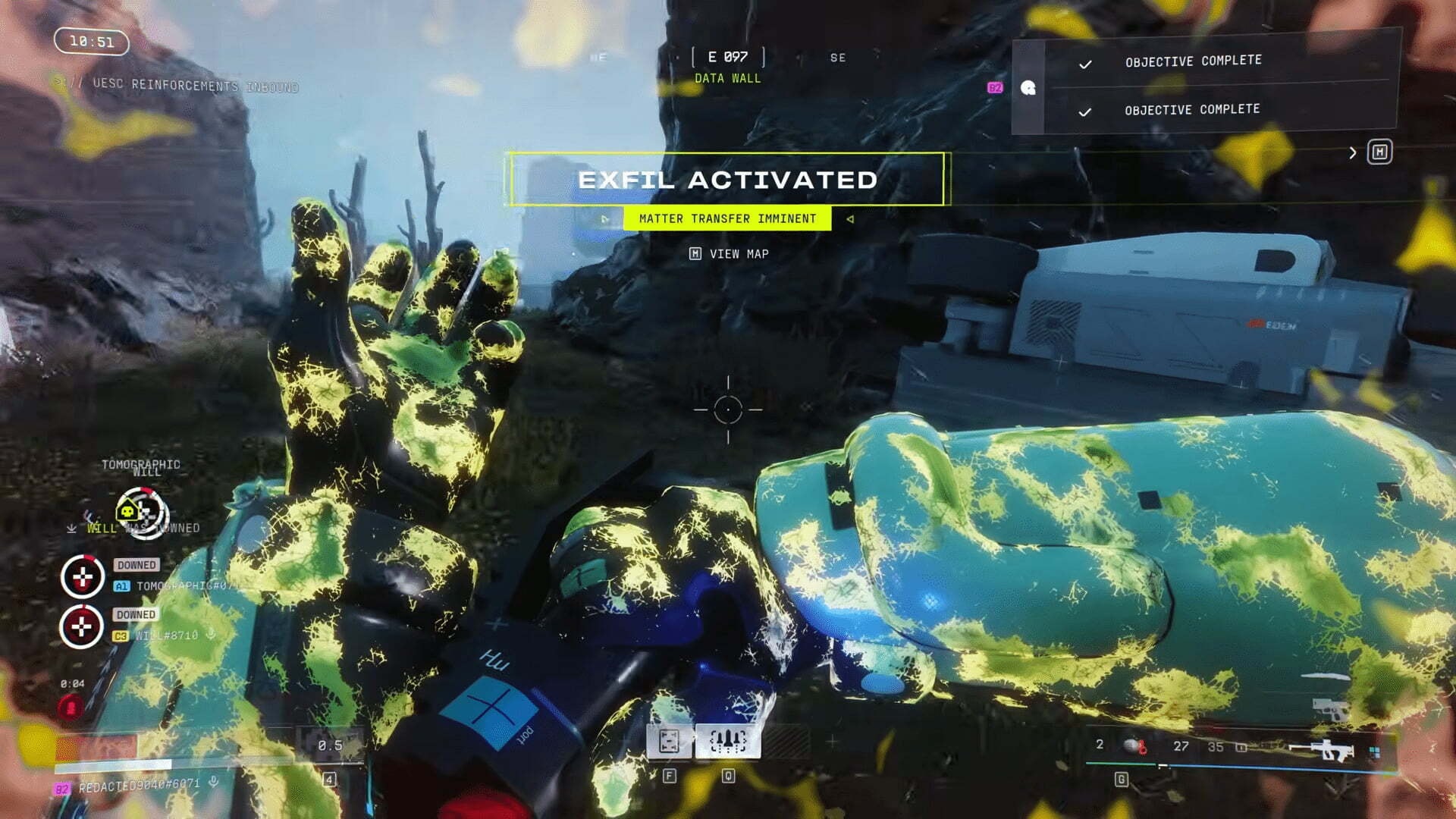The height and width of the screenshot is (819, 1456).
Task: Select downed teammate TOMOGRAPHIC's revive icon
Action: 83,577
